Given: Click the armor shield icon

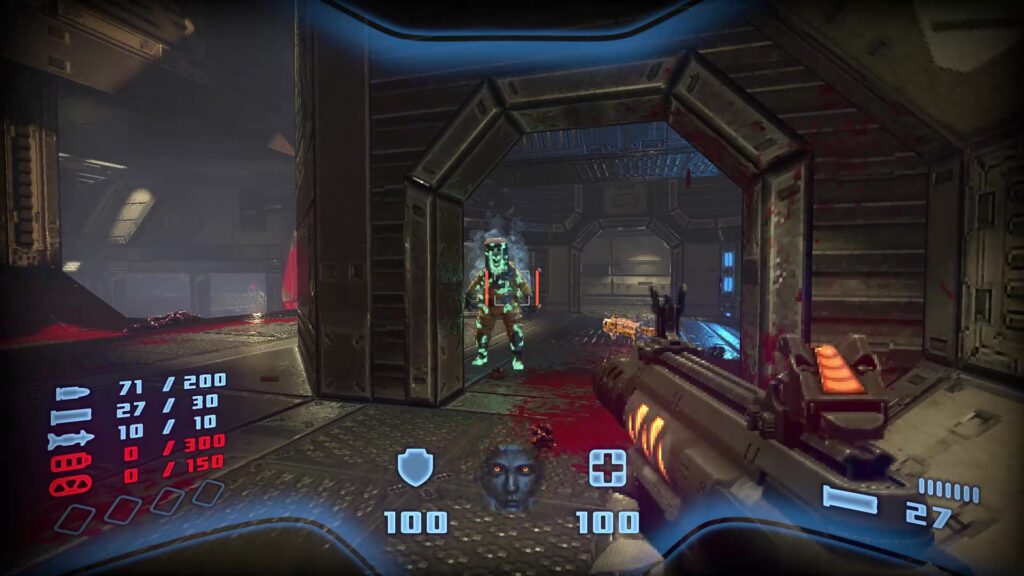Looking at the screenshot, I should point(415,467).
